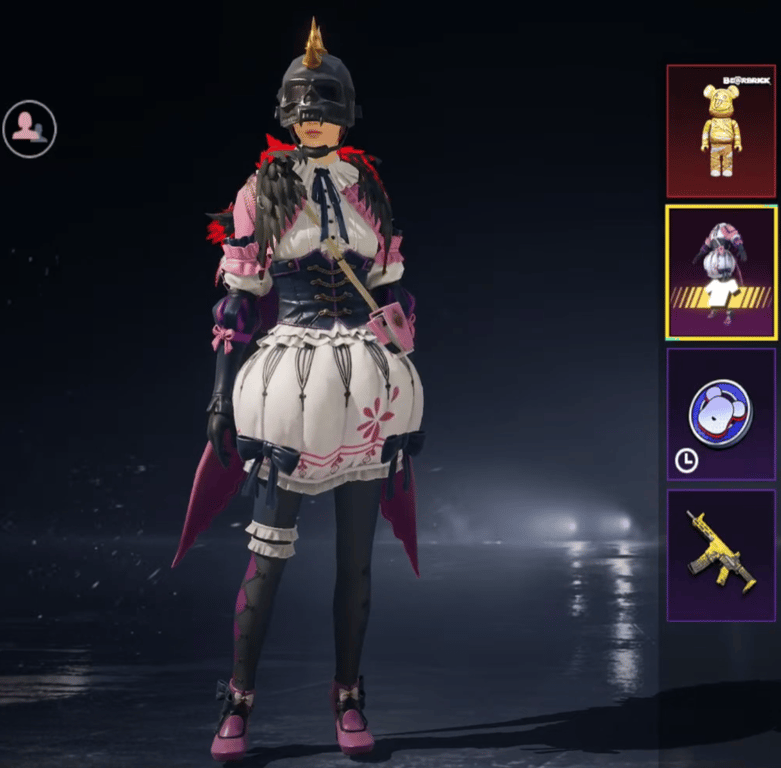Click the pink character profile icon
Screen dimensions: 781x768
point(29,129)
